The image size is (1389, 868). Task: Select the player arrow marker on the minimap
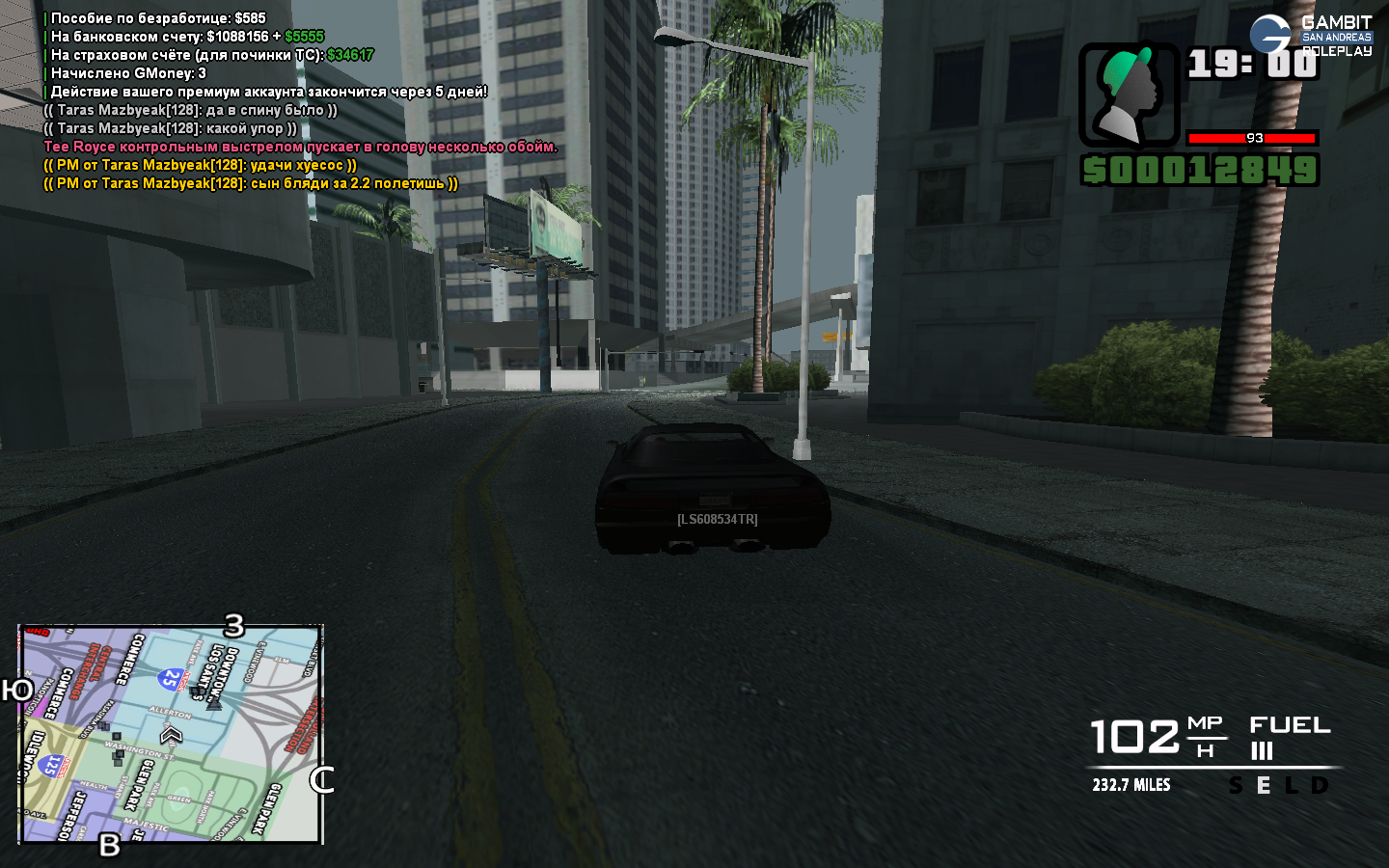pos(172,736)
